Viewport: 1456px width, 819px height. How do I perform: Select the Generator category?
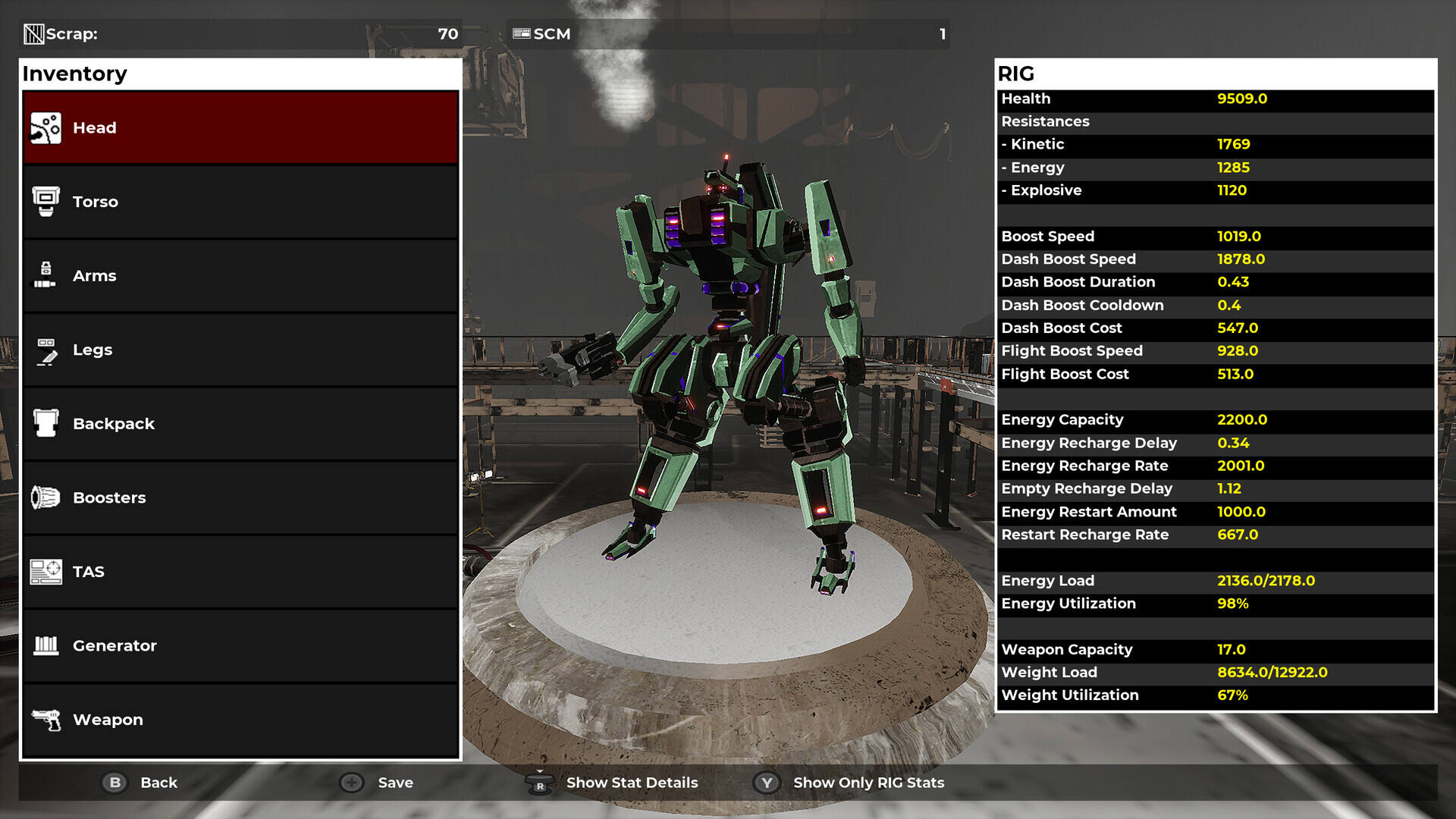240,646
